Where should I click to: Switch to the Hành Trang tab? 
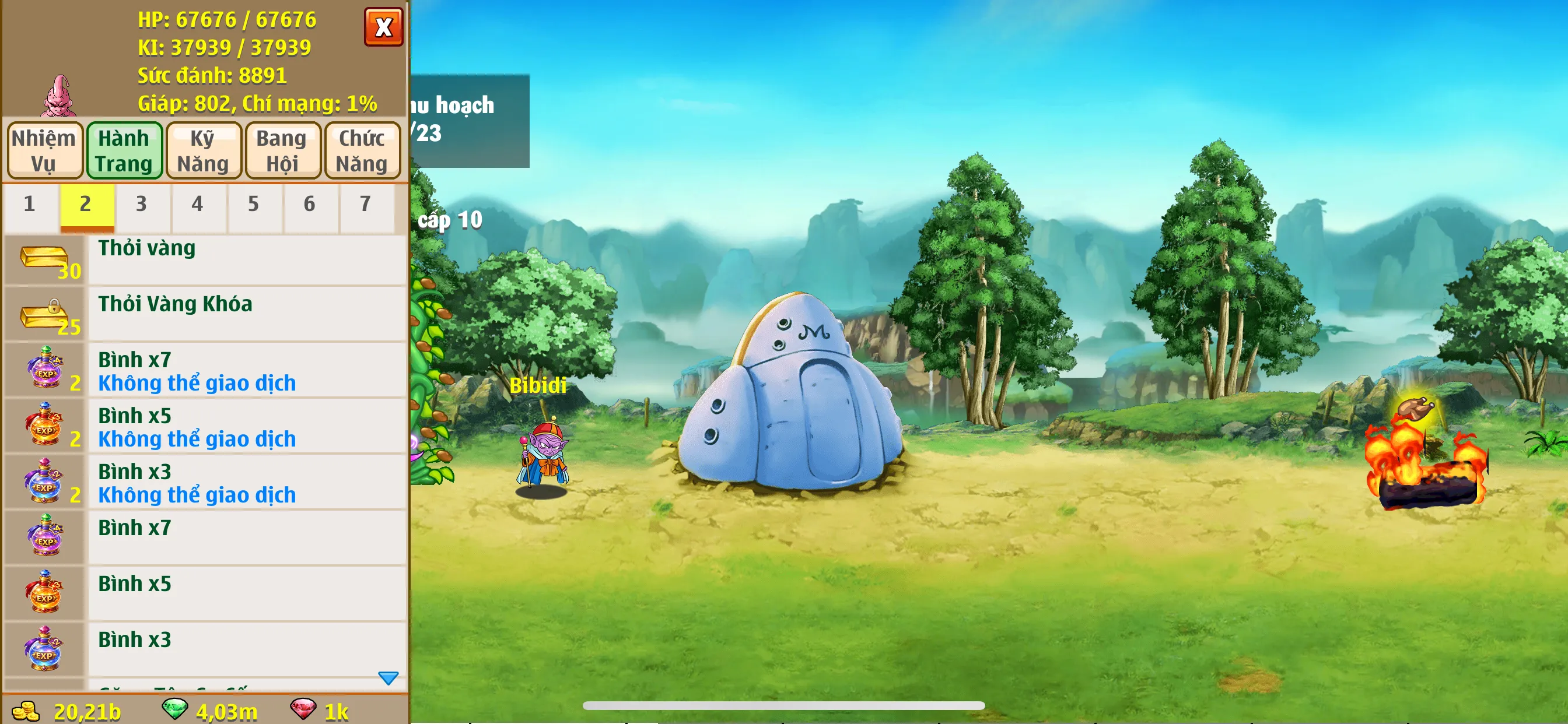pyautogui.click(x=124, y=150)
